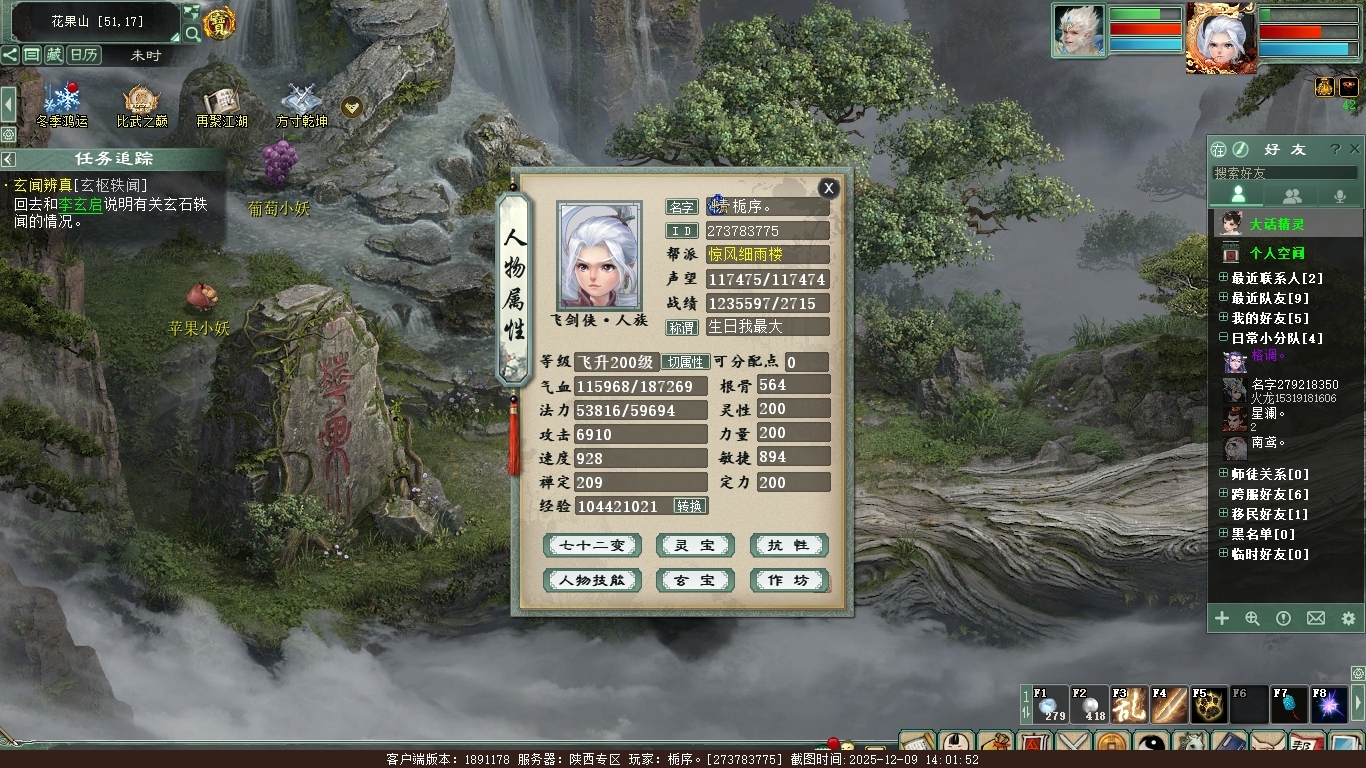Click the 转换 experience convert button

(690, 506)
